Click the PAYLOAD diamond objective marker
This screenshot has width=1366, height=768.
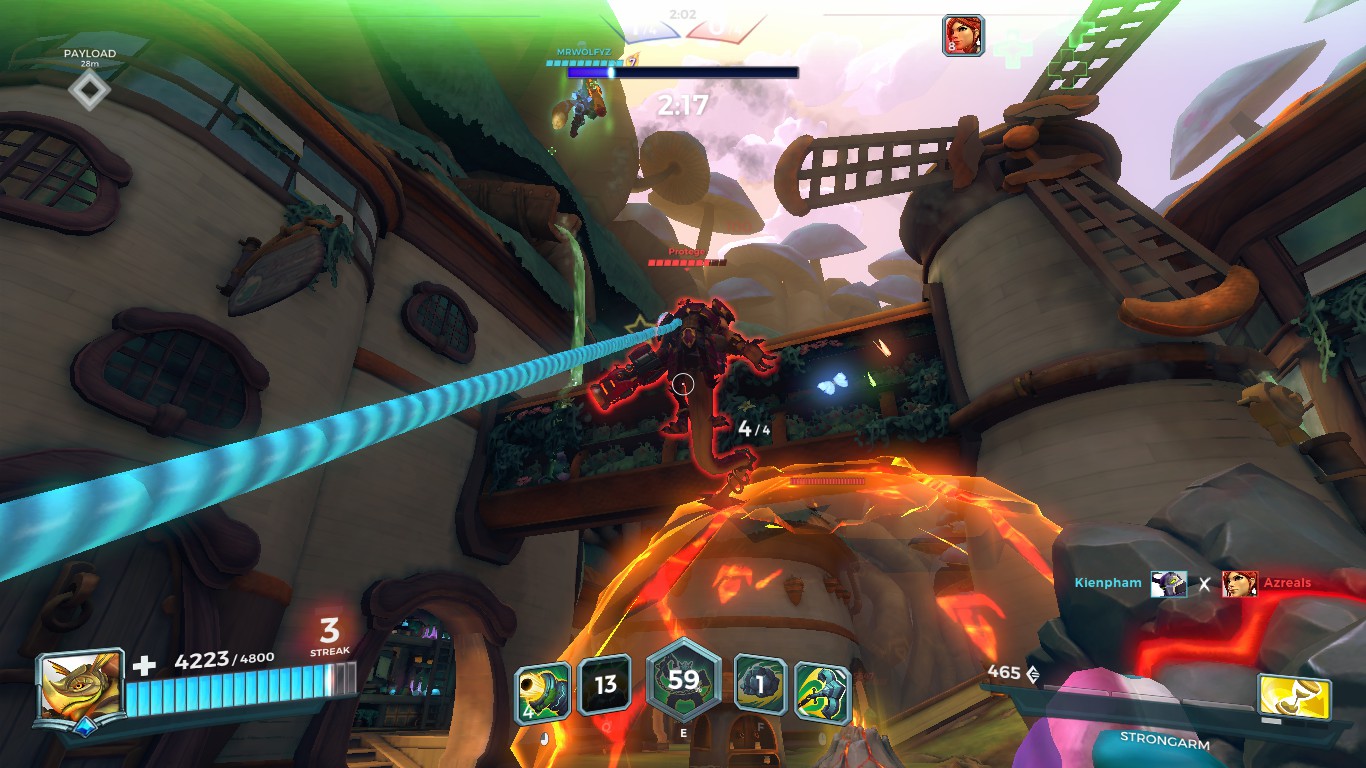pyautogui.click(x=89, y=90)
